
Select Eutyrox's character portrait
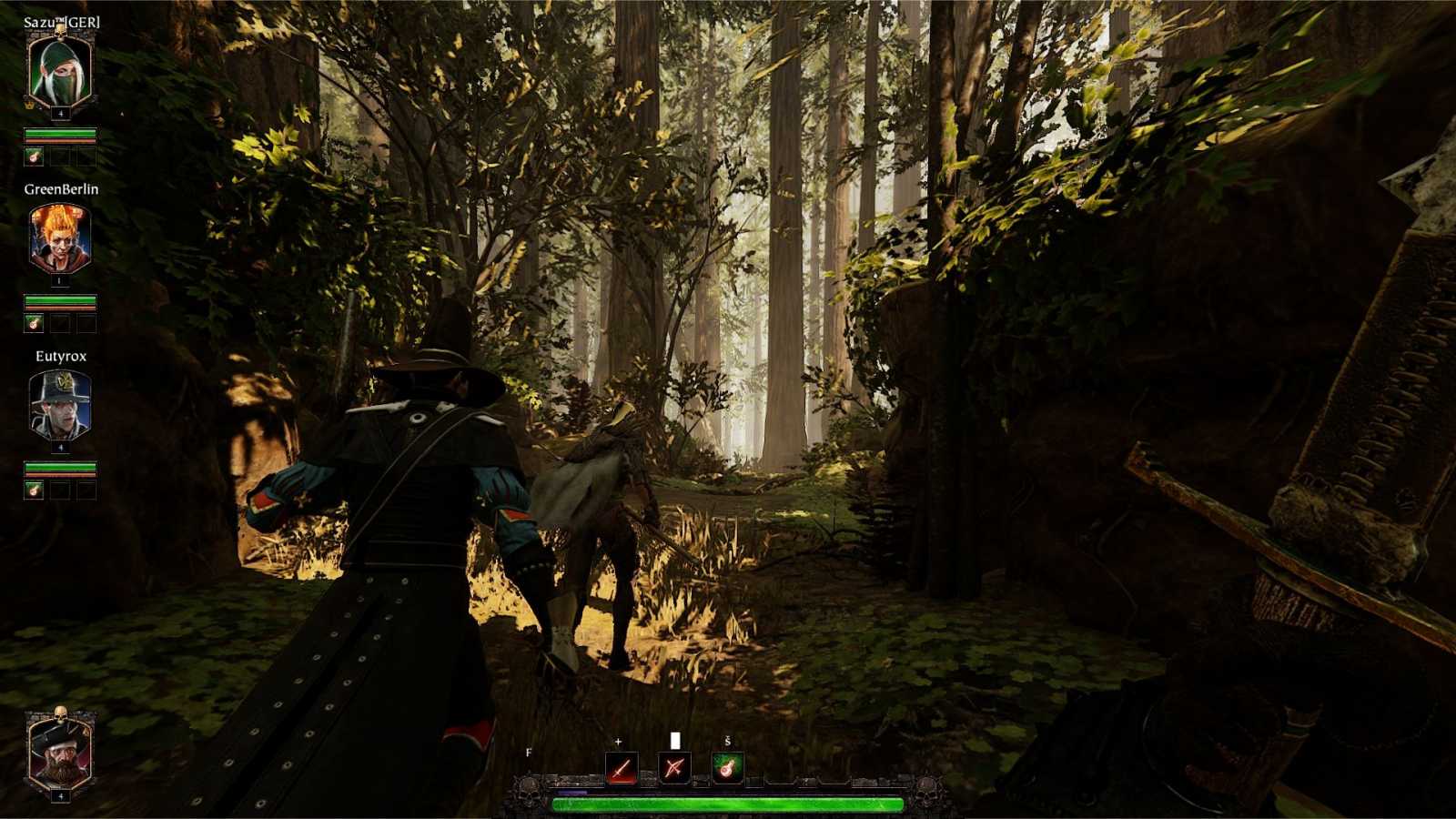pyautogui.click(x=58, y=408)
